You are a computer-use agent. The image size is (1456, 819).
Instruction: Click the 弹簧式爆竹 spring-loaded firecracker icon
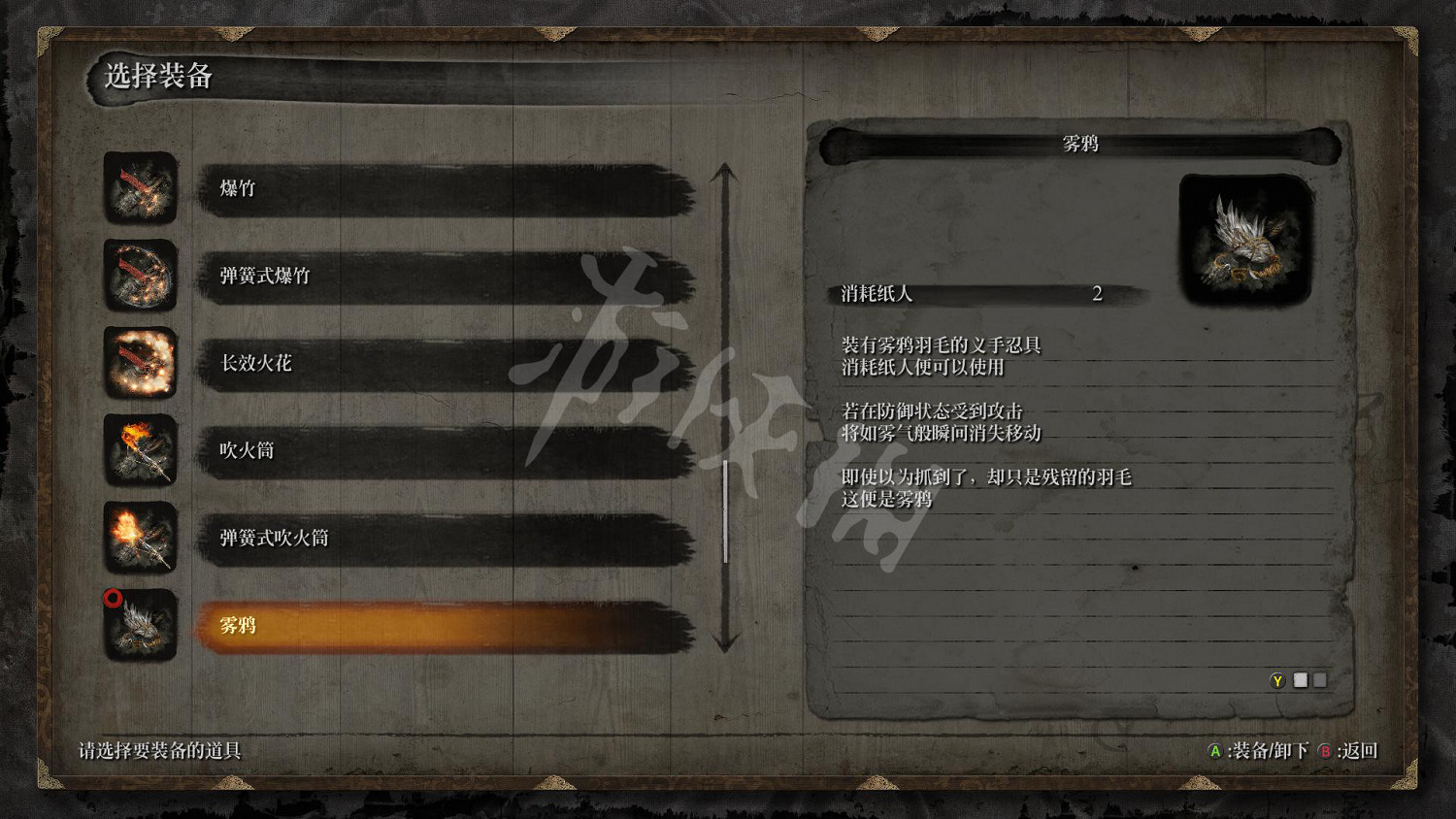click(x=140, y=277)
